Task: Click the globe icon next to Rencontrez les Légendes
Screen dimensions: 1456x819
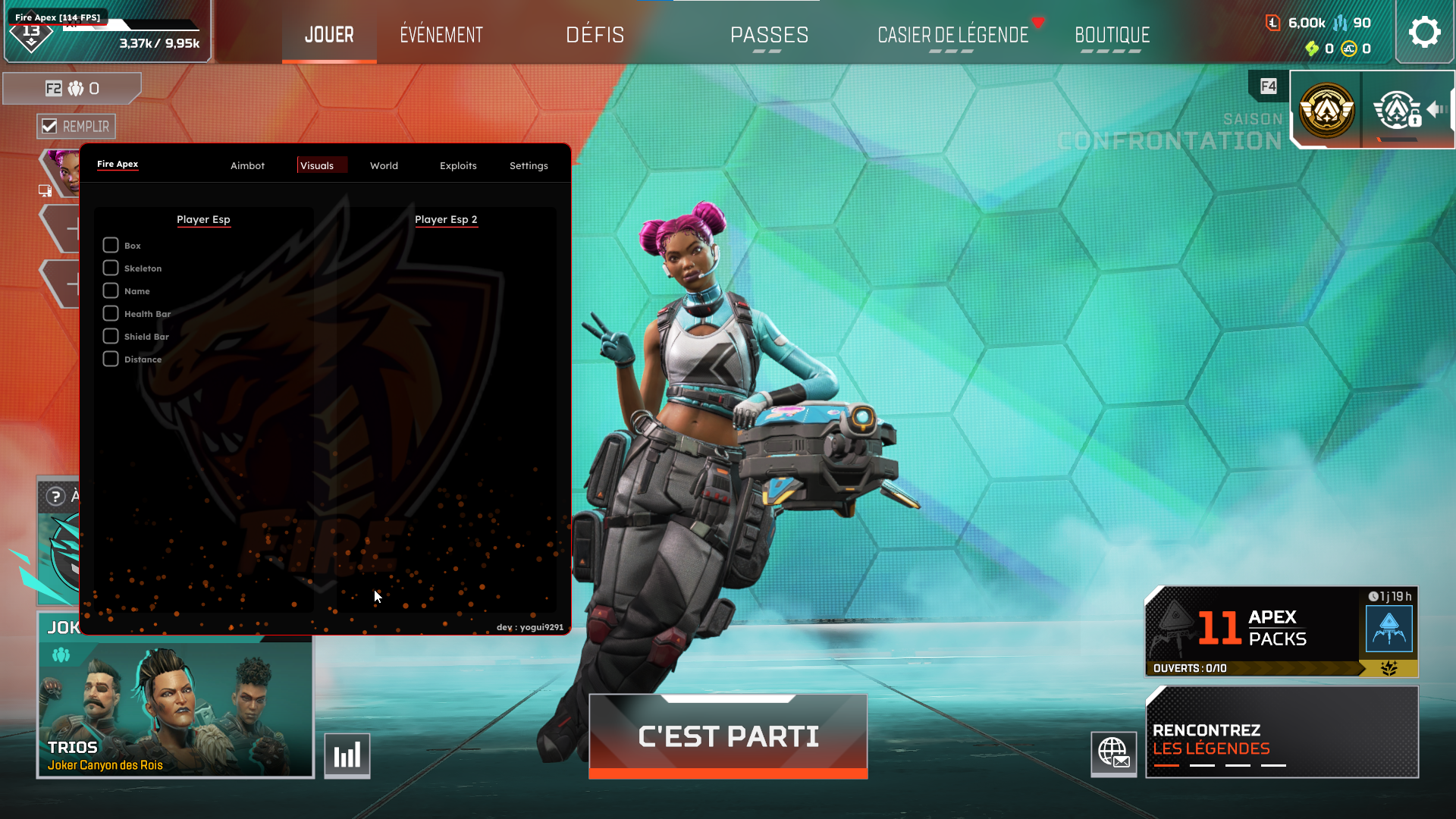Action: pos(1113,755)
